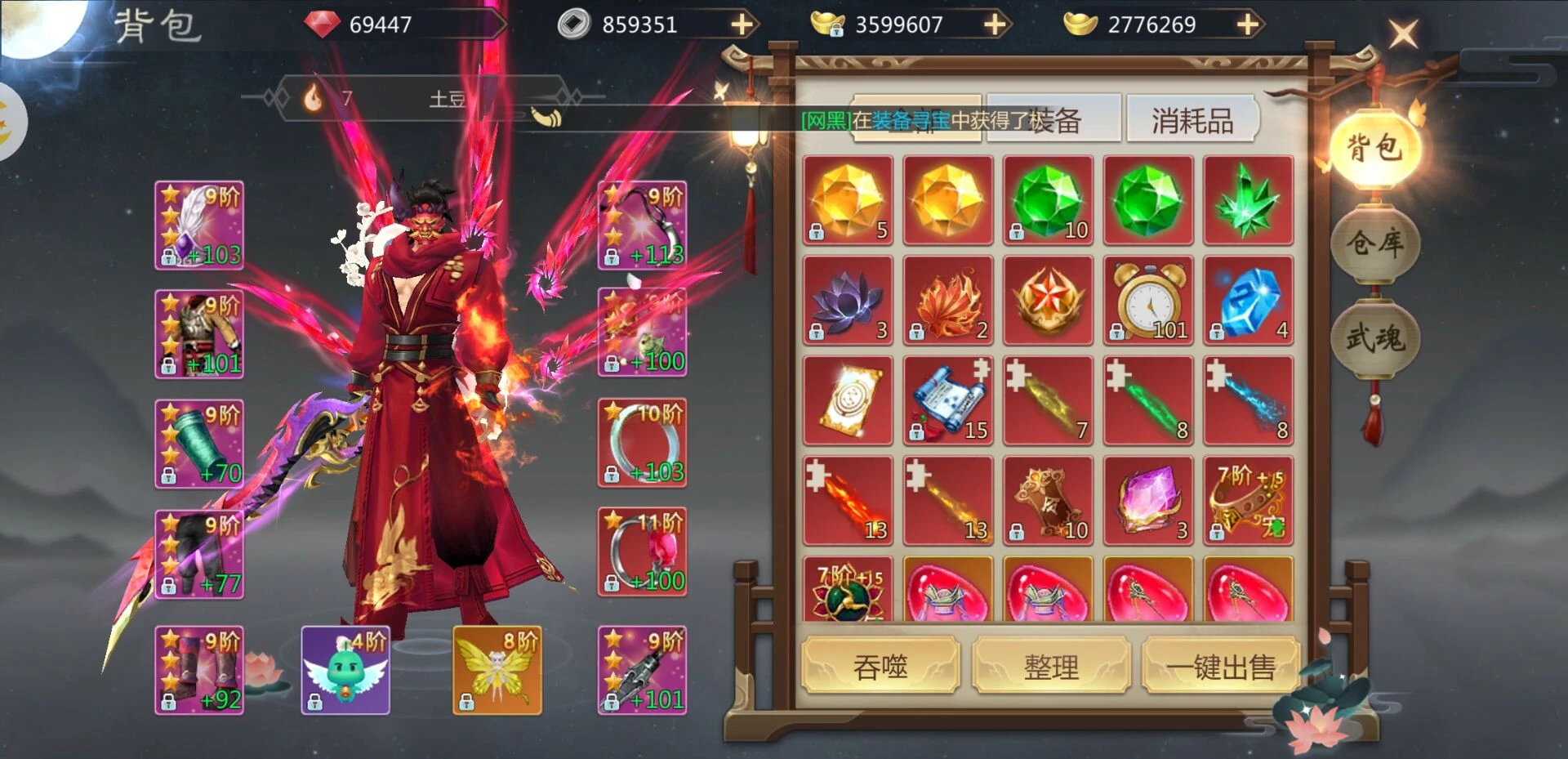Sort inventory with the 整理 button
The height and width of the screenshot is (759, 1568).
[x=1051, y=667]
